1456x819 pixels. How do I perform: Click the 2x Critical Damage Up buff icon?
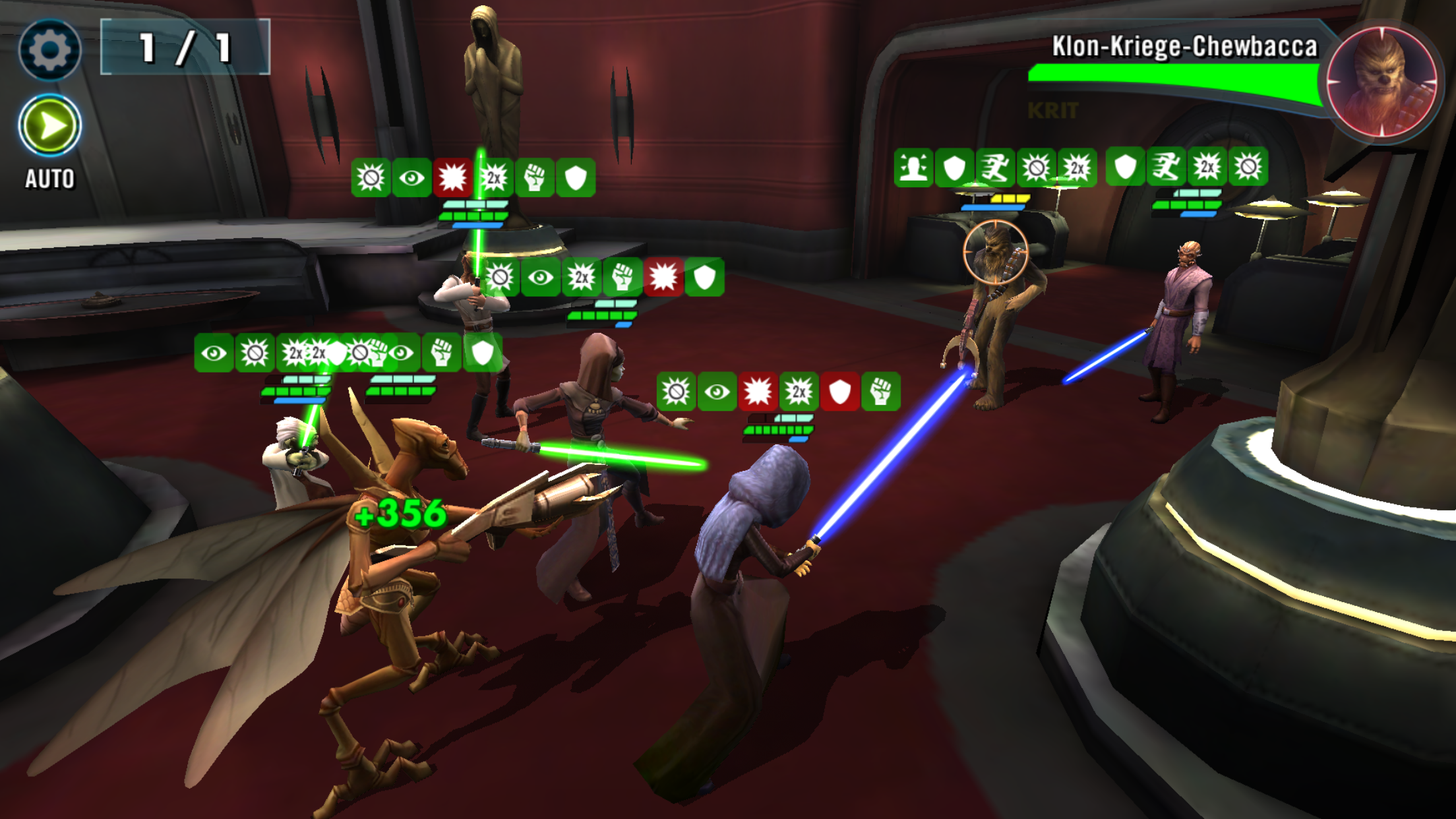point(799,391)
